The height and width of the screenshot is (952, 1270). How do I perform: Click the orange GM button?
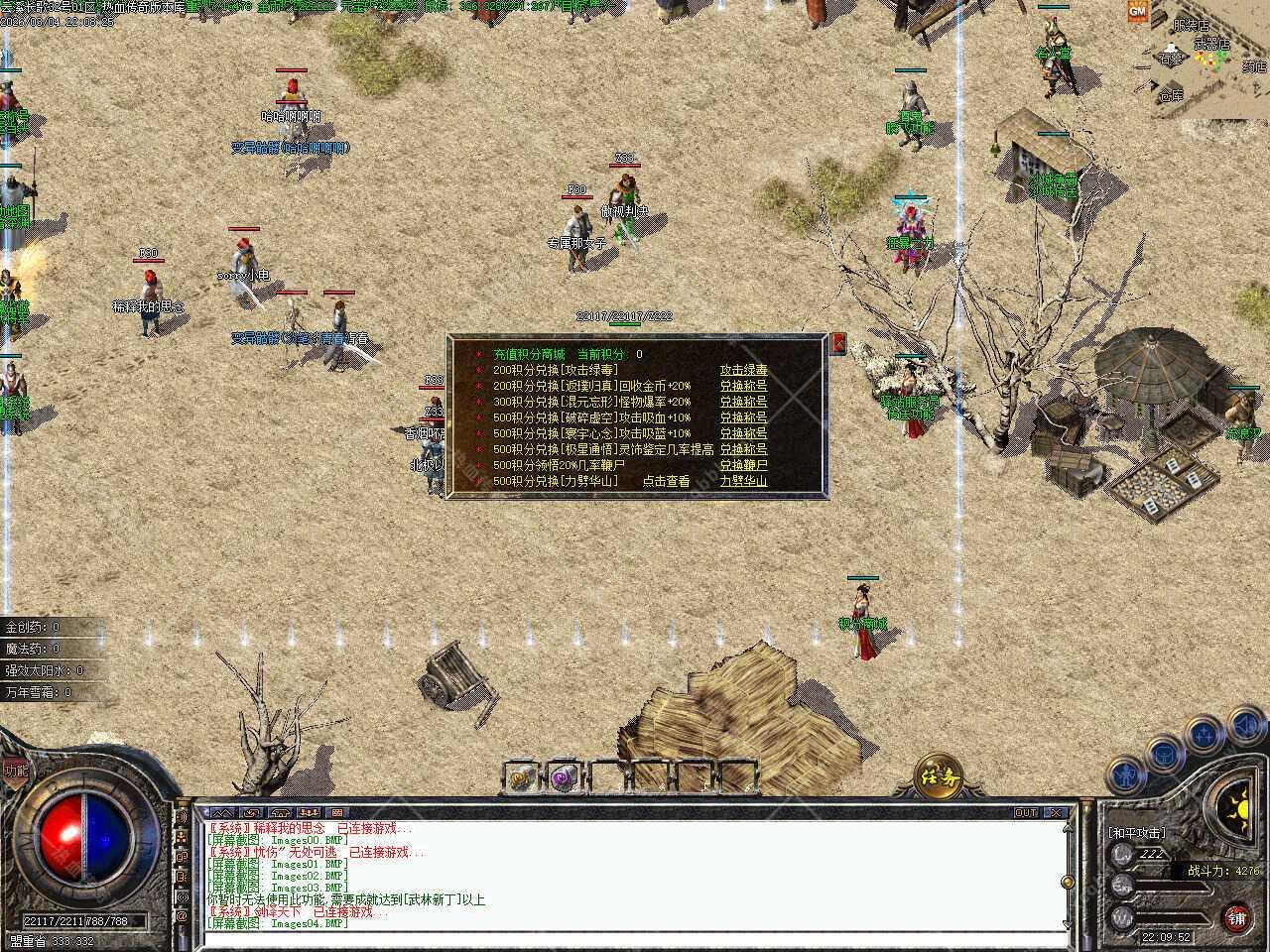point(1137,11)
